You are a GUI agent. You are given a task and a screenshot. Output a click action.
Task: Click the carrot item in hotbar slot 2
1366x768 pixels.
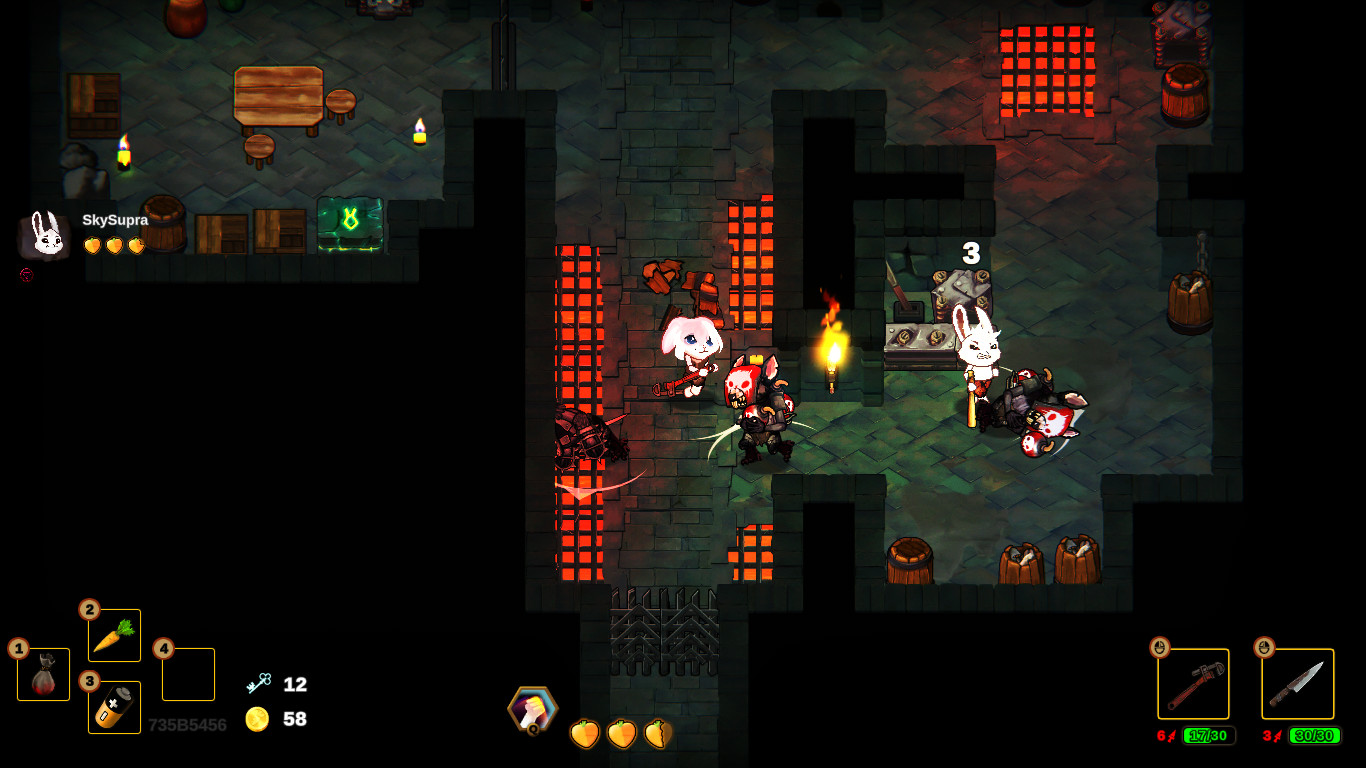[114, 633]
